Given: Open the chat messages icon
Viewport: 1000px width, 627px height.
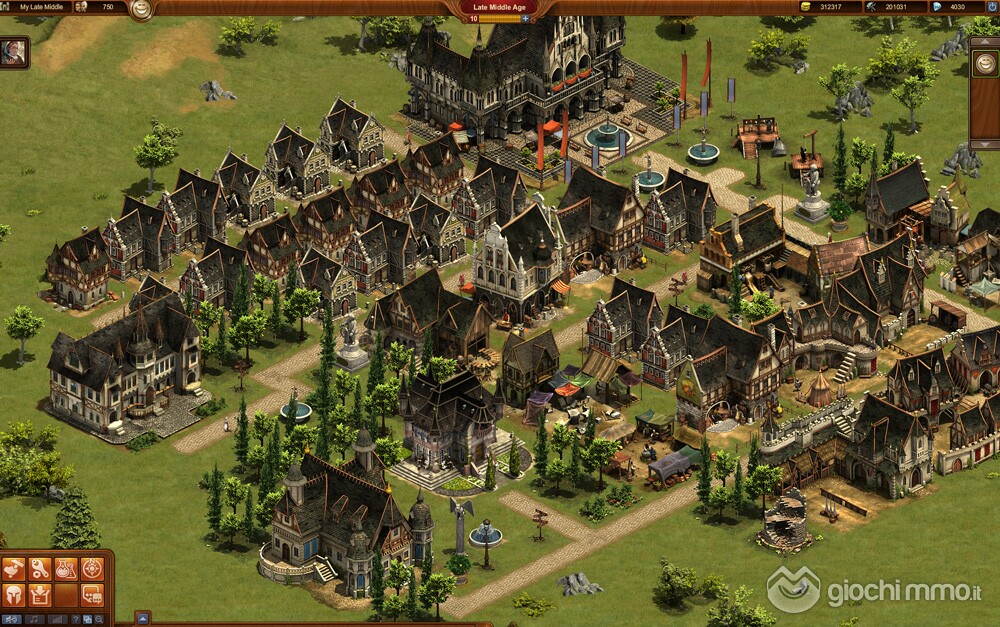Looking at the screenshot, I should coord(92,595).
